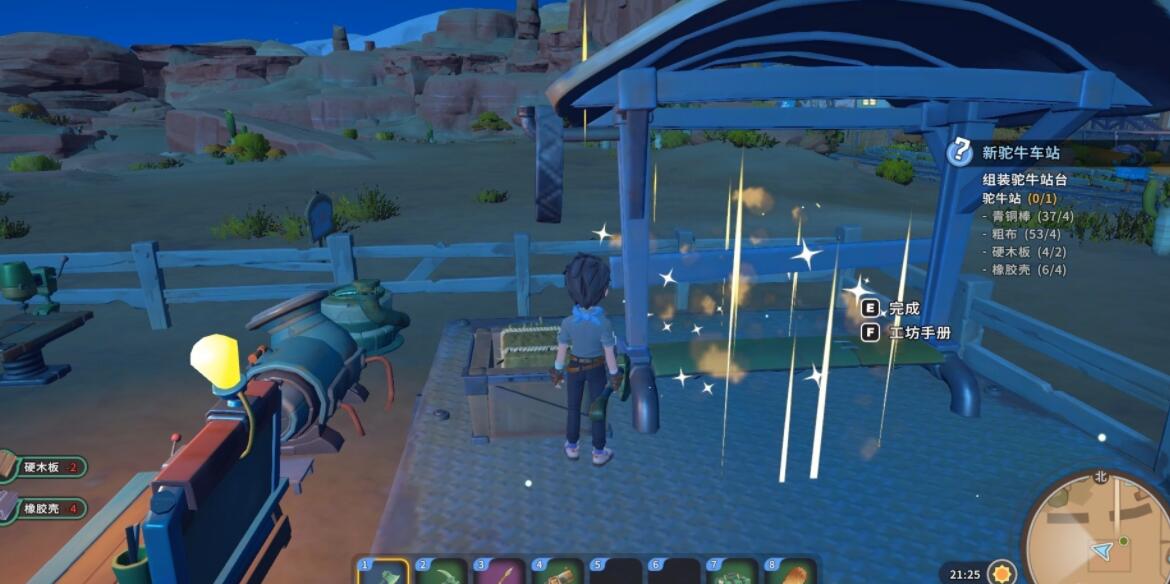Click the 橡胶壳 missing material tag
This screenshot has width=1170, height=584.
46,508
